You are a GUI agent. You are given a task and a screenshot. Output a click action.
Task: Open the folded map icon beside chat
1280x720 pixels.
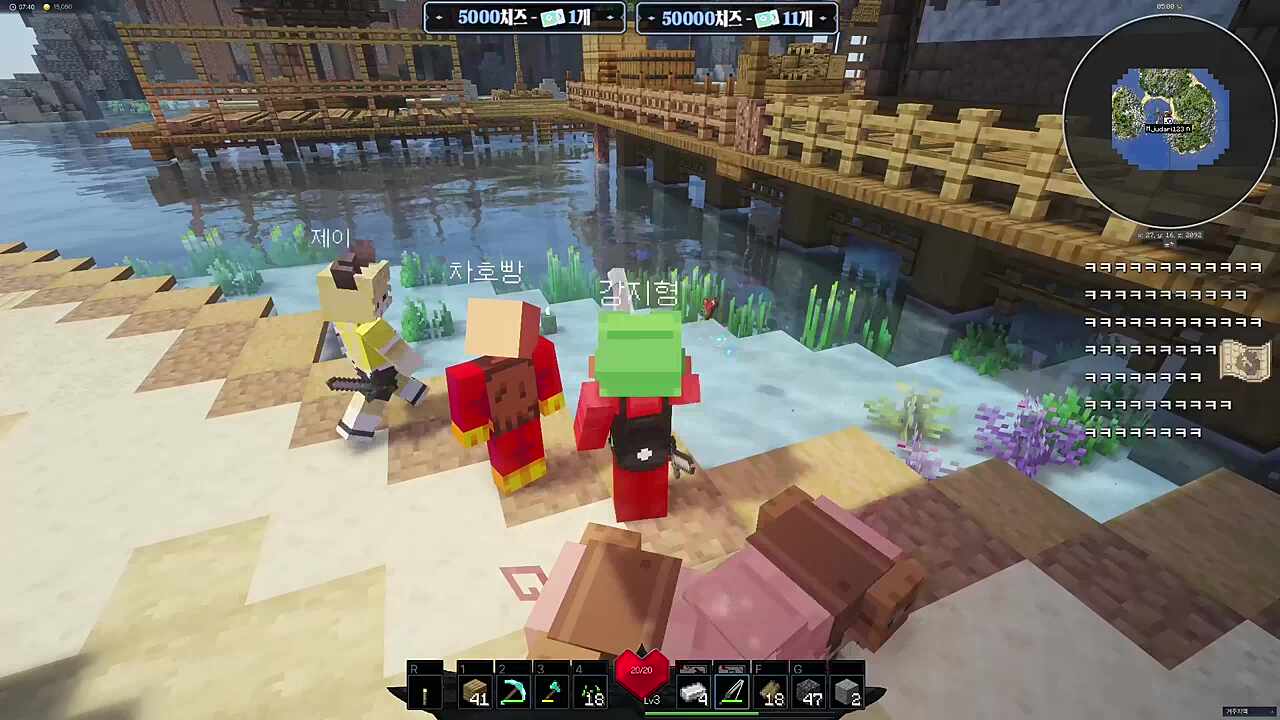tap(1246, 360)
